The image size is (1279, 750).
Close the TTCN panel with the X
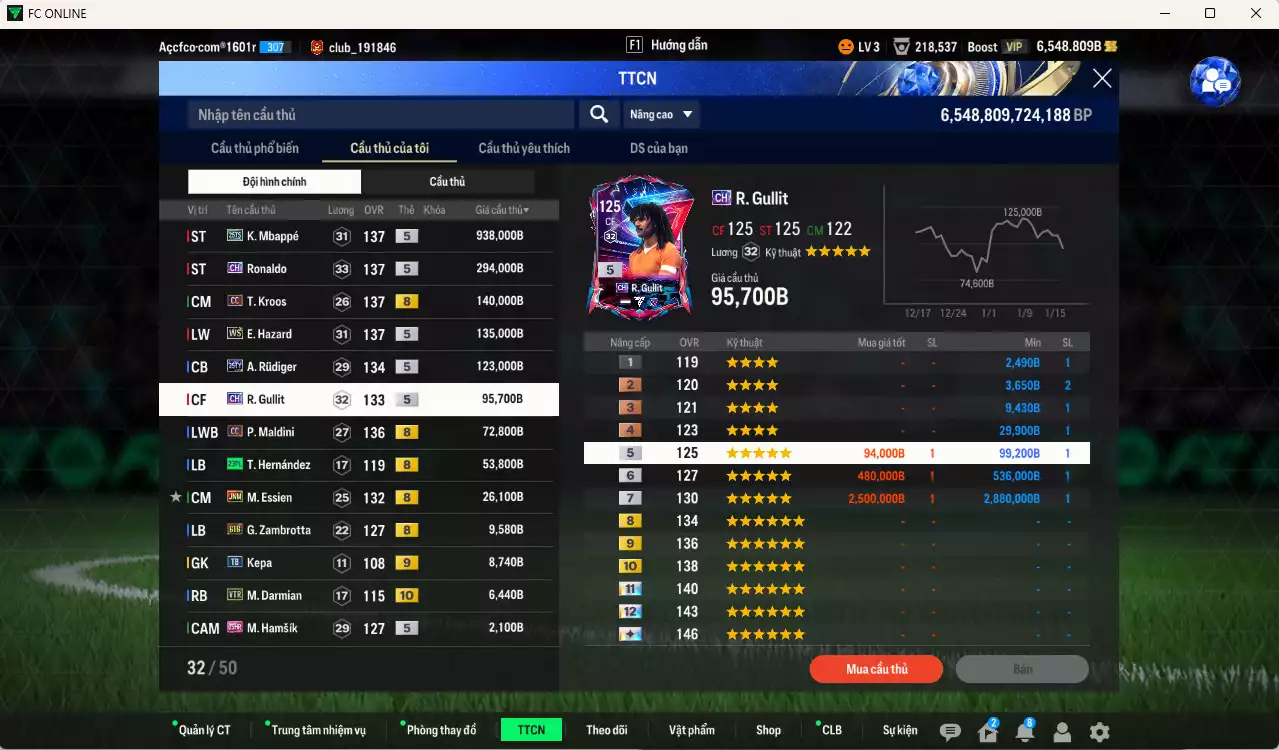click(x=1102, y=78)
